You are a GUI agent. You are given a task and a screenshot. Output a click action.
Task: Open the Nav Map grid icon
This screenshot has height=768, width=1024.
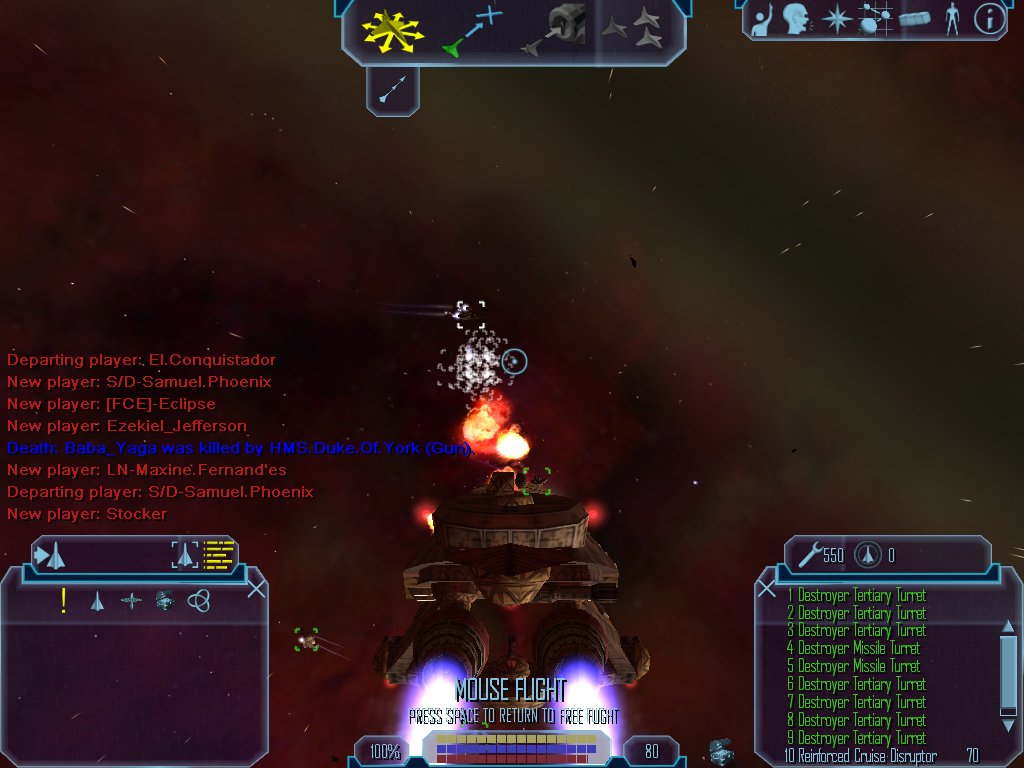(876, 18)
